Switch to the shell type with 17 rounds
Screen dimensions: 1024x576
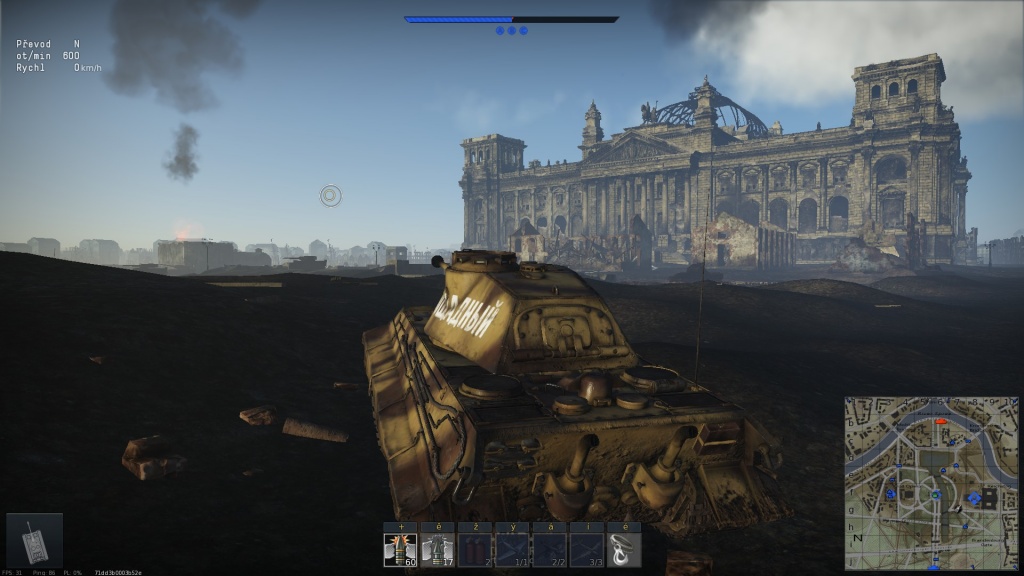pos(437,549)
